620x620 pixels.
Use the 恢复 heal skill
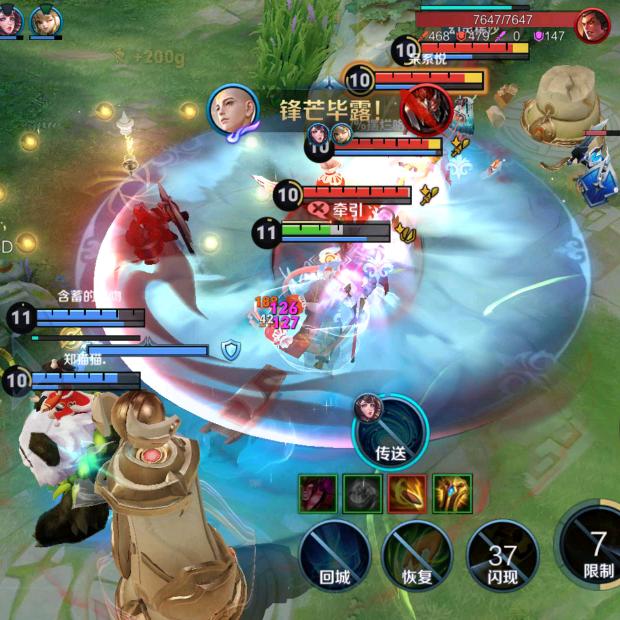pyautogui.click(x=418, y=553)
